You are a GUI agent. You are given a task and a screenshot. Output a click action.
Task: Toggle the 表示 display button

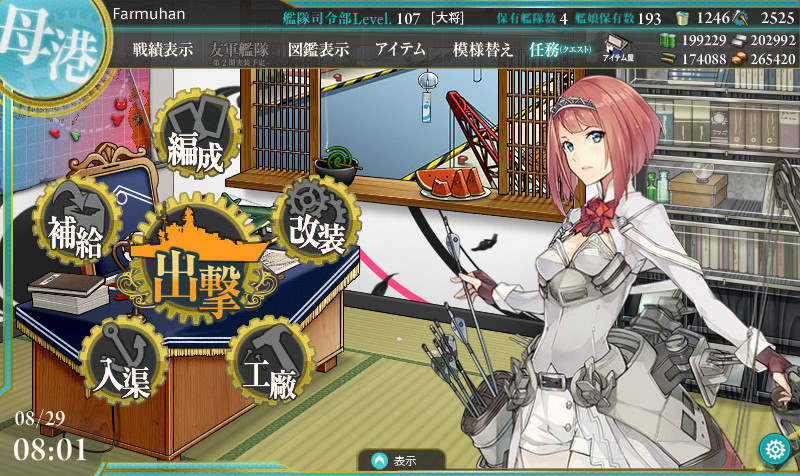coord(400,461)
